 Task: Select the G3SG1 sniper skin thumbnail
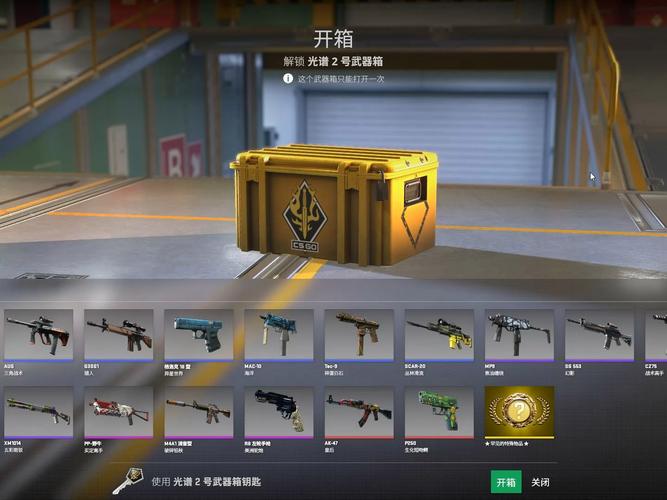(x=118, y=334)
